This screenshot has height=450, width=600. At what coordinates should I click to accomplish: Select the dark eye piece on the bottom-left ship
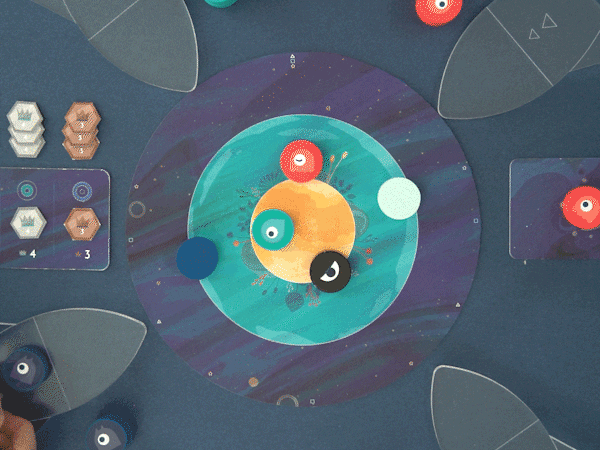pyautogui.click(x=21, y=372)
